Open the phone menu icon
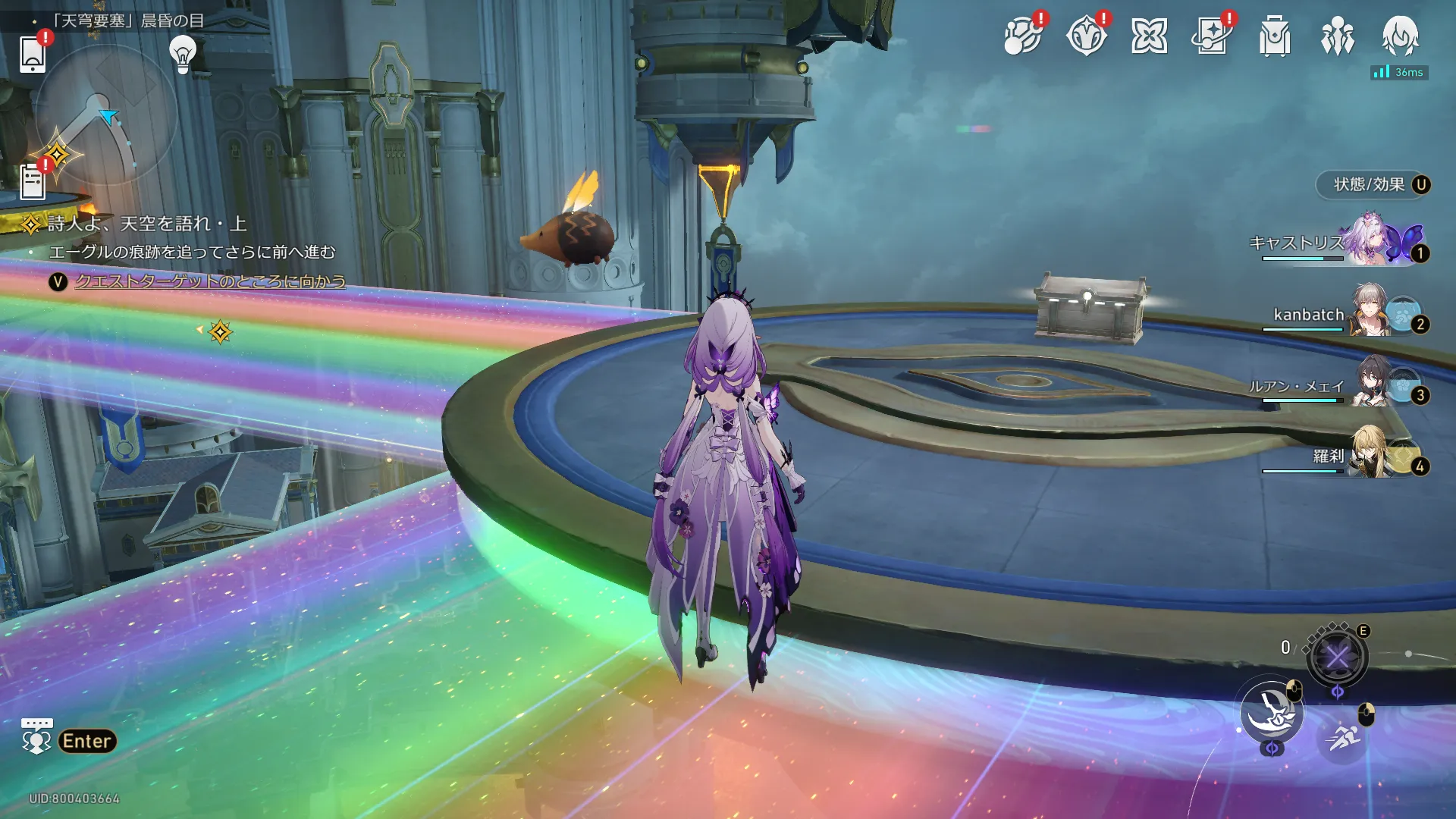This screenshot has height=819, width=1456. coord(33,53)
